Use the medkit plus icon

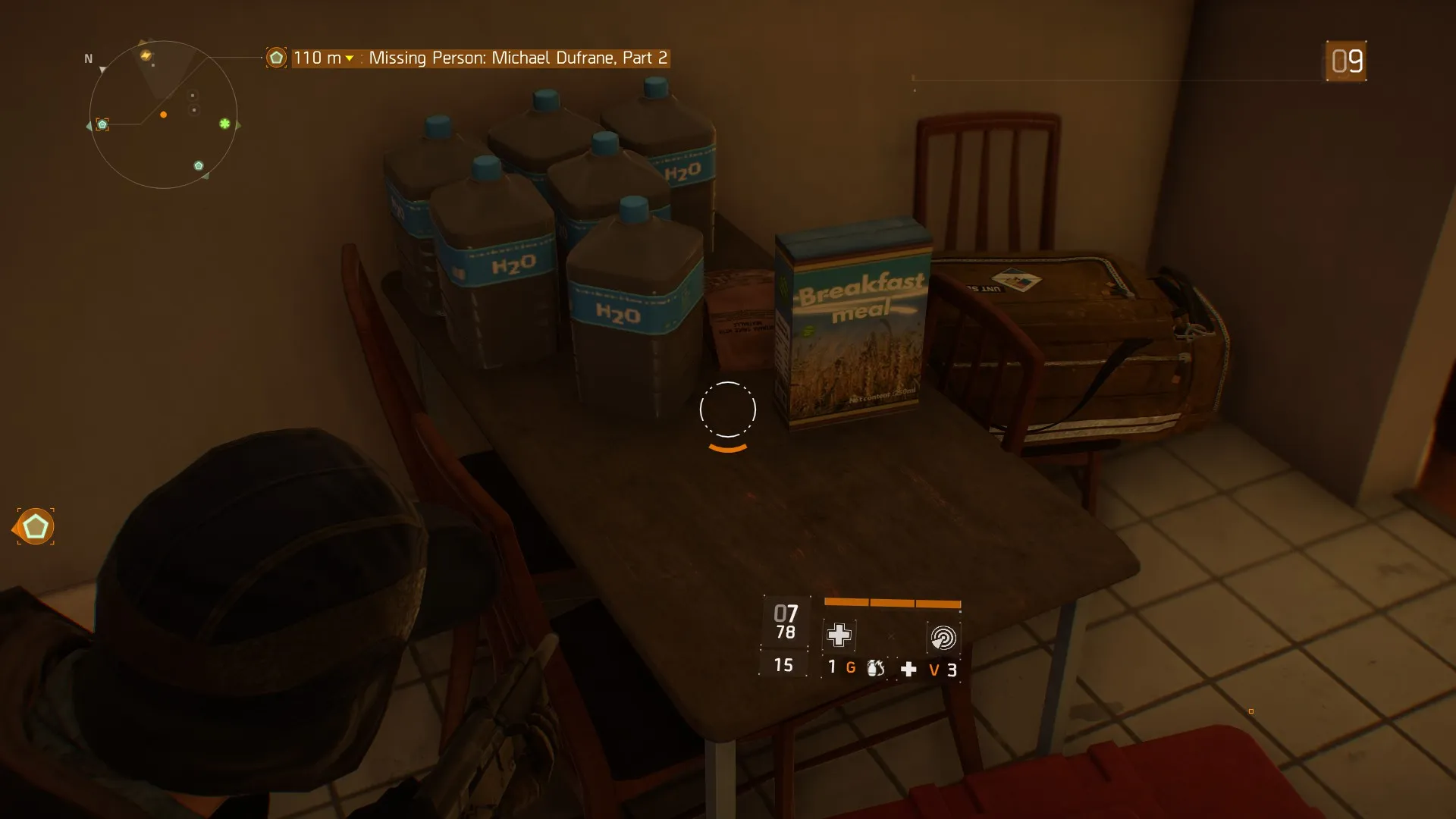pos(908,669)
